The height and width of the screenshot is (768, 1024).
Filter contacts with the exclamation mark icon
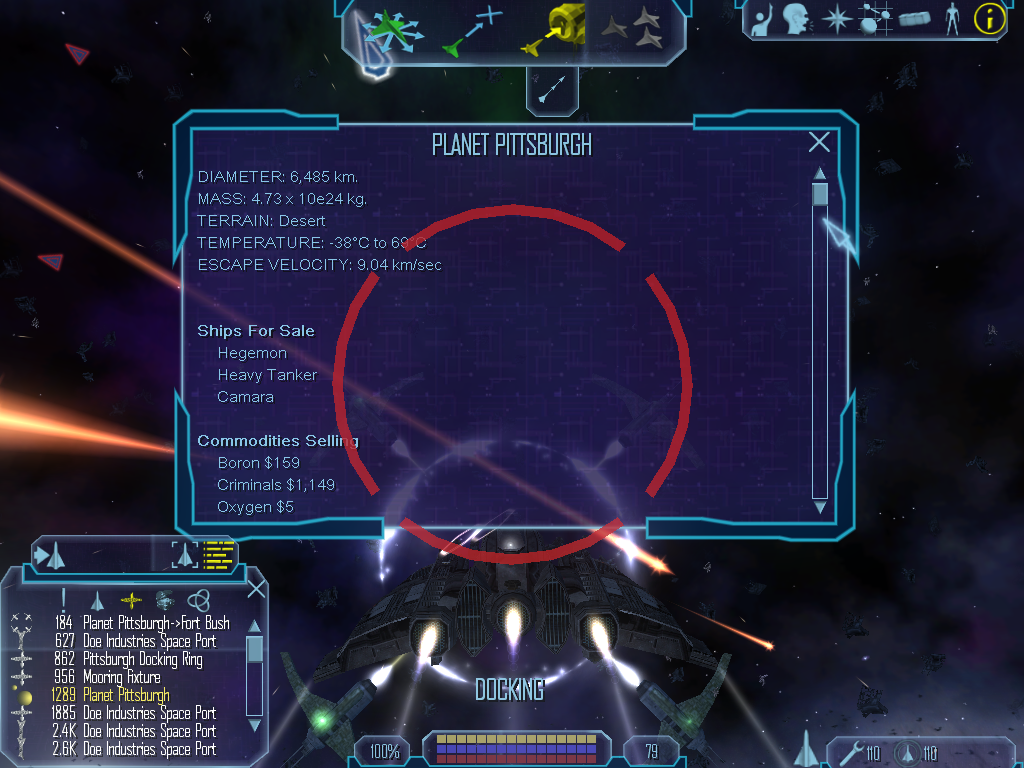(64, 599)
